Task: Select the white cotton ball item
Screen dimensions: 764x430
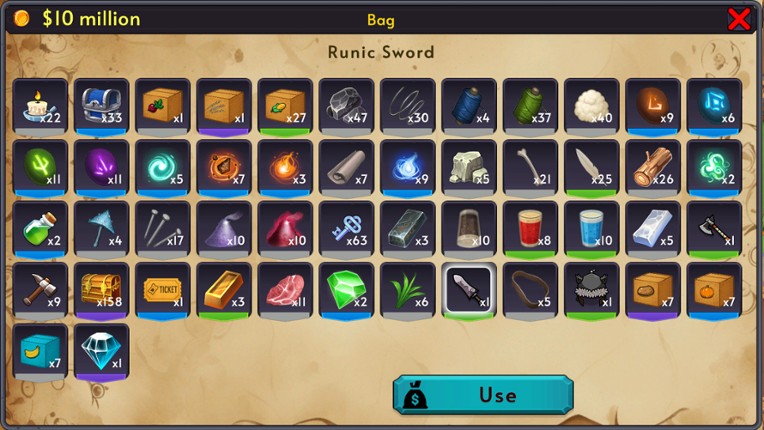Action: (x=591, y=106)
